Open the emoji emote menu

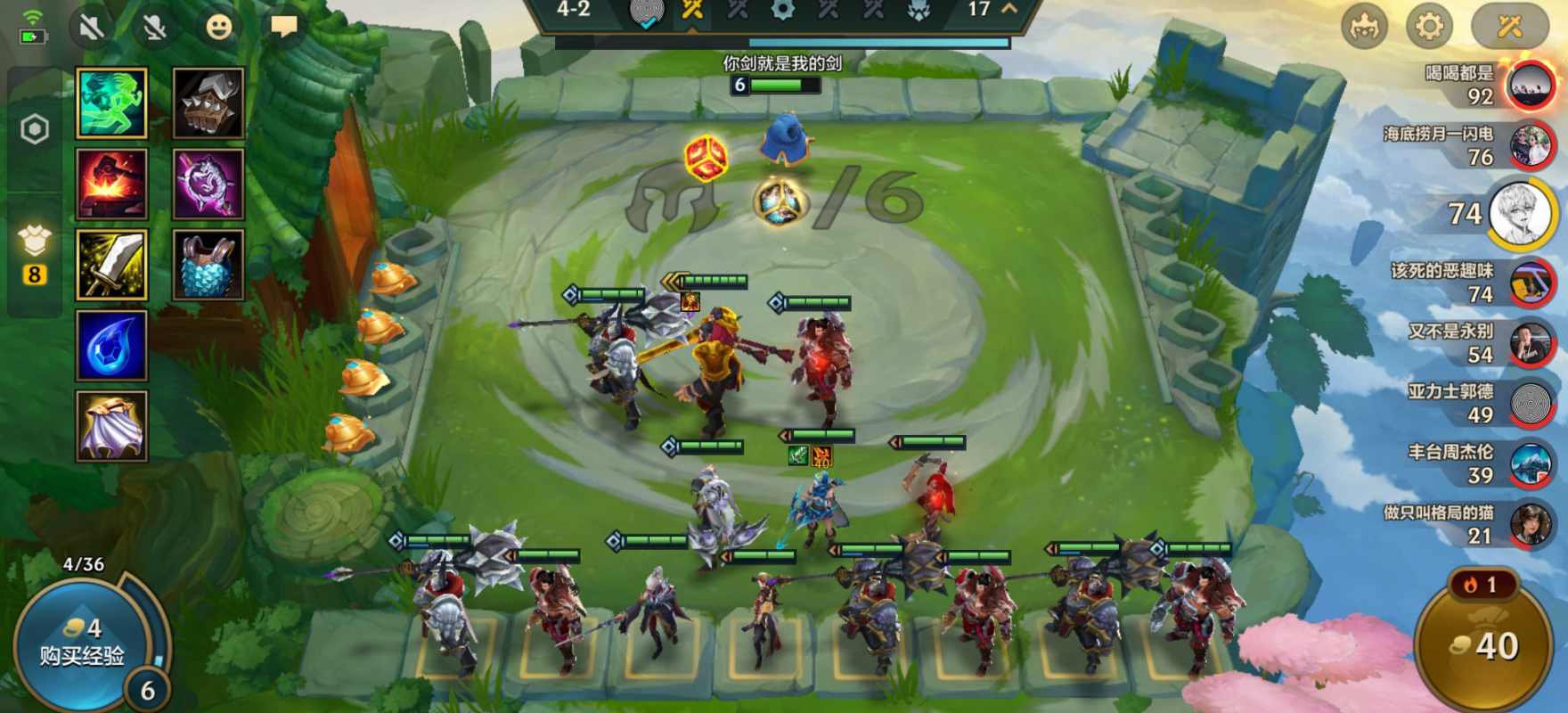pos(218,27)
